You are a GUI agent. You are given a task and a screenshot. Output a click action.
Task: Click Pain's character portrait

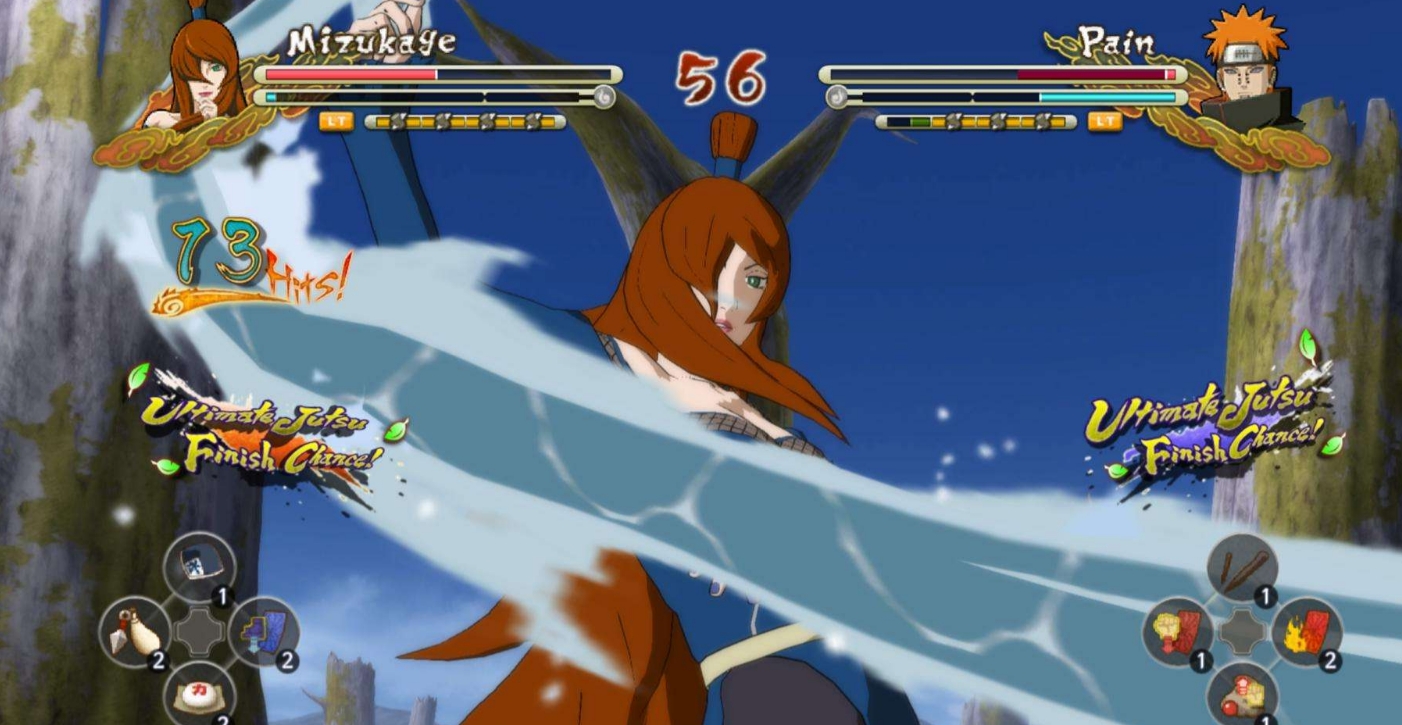(x=1243, y=70)
